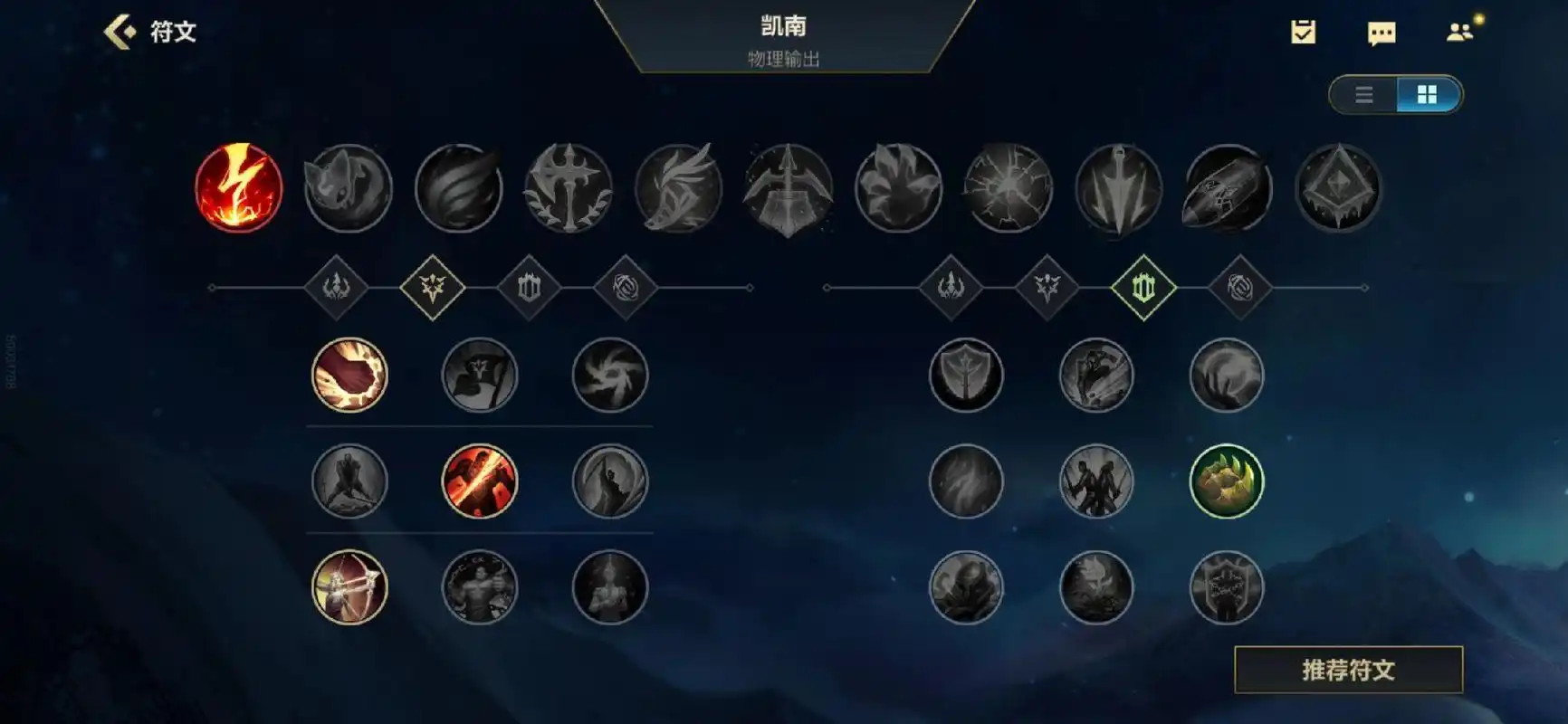Click the green Overgrowth rune
The image size is (1568, 724).
click(1227, 481)
